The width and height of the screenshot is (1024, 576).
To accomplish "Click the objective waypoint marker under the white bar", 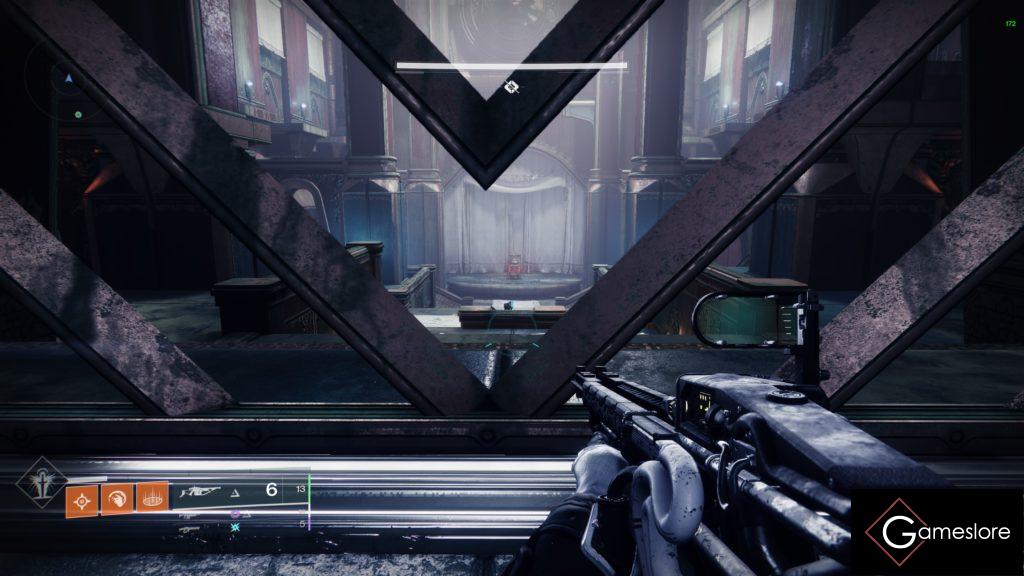I will point(511,88).
